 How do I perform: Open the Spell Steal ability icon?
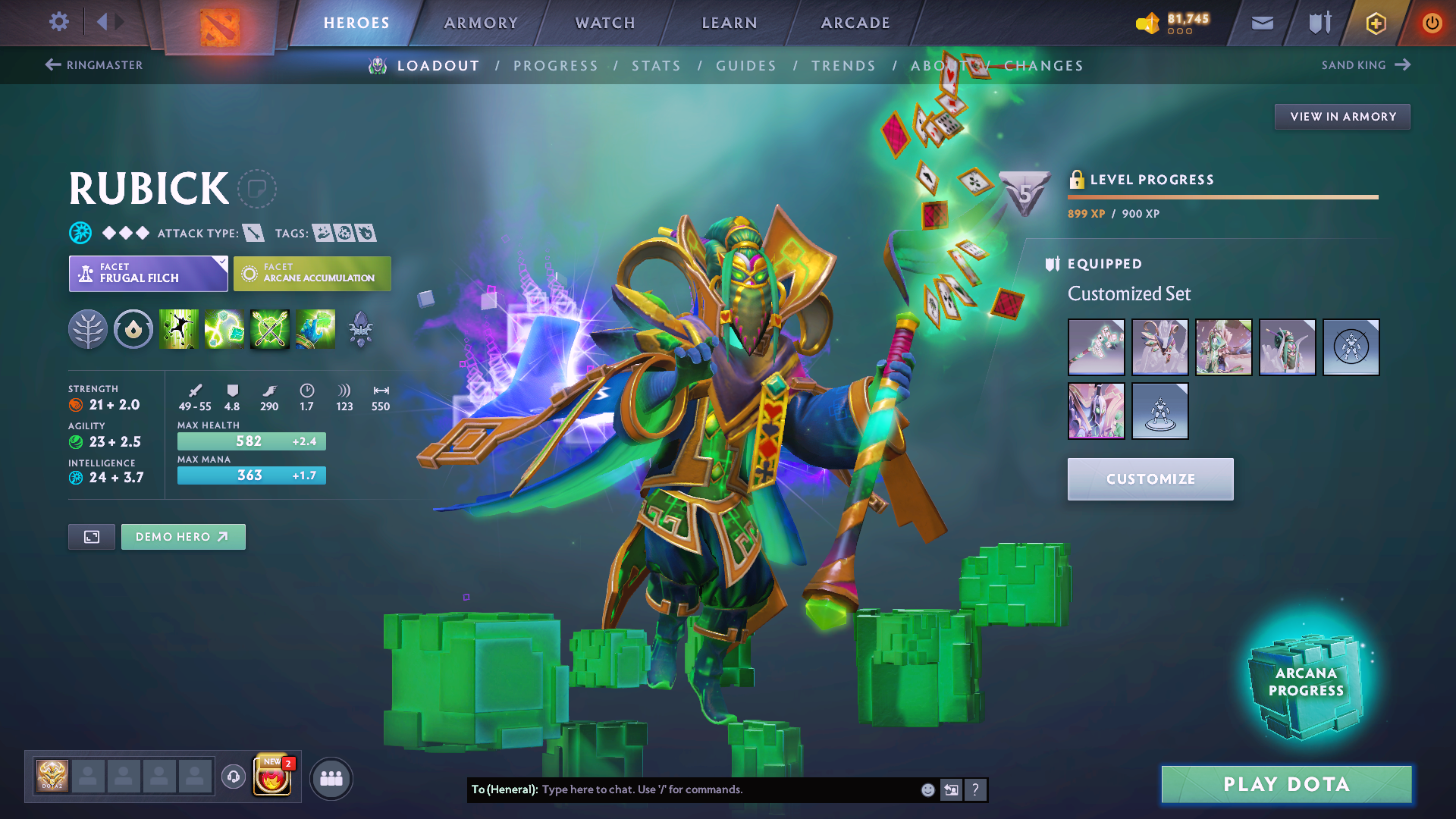(x=315, y=329)
